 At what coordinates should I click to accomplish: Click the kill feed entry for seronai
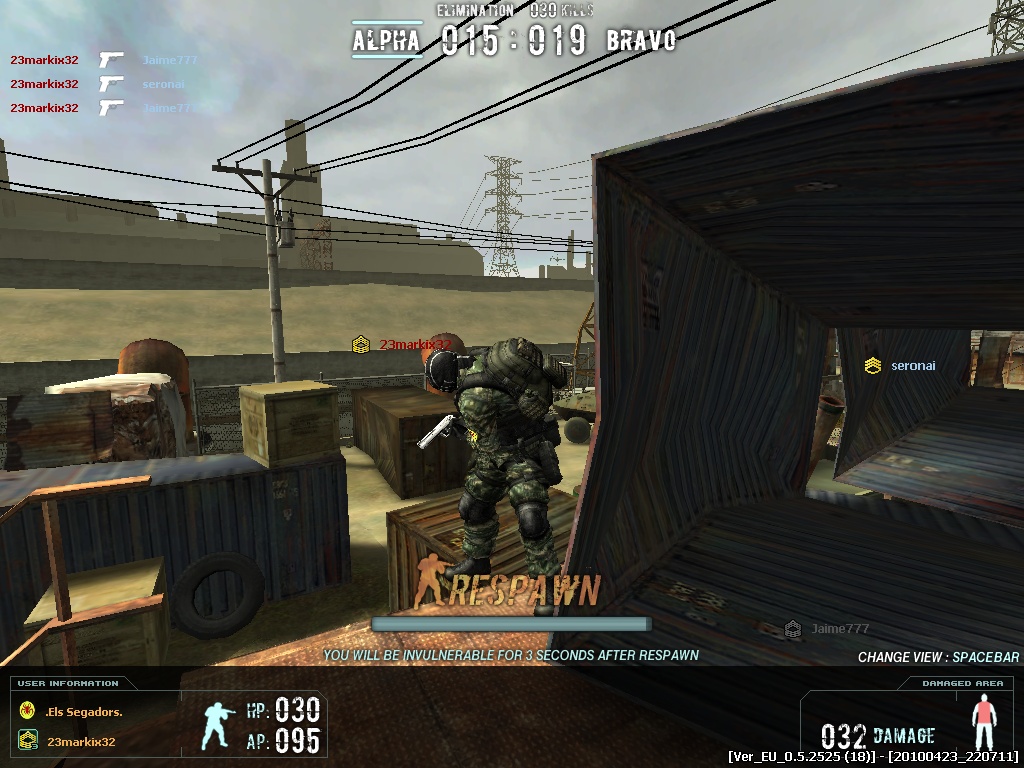click(x=163, y=84)
